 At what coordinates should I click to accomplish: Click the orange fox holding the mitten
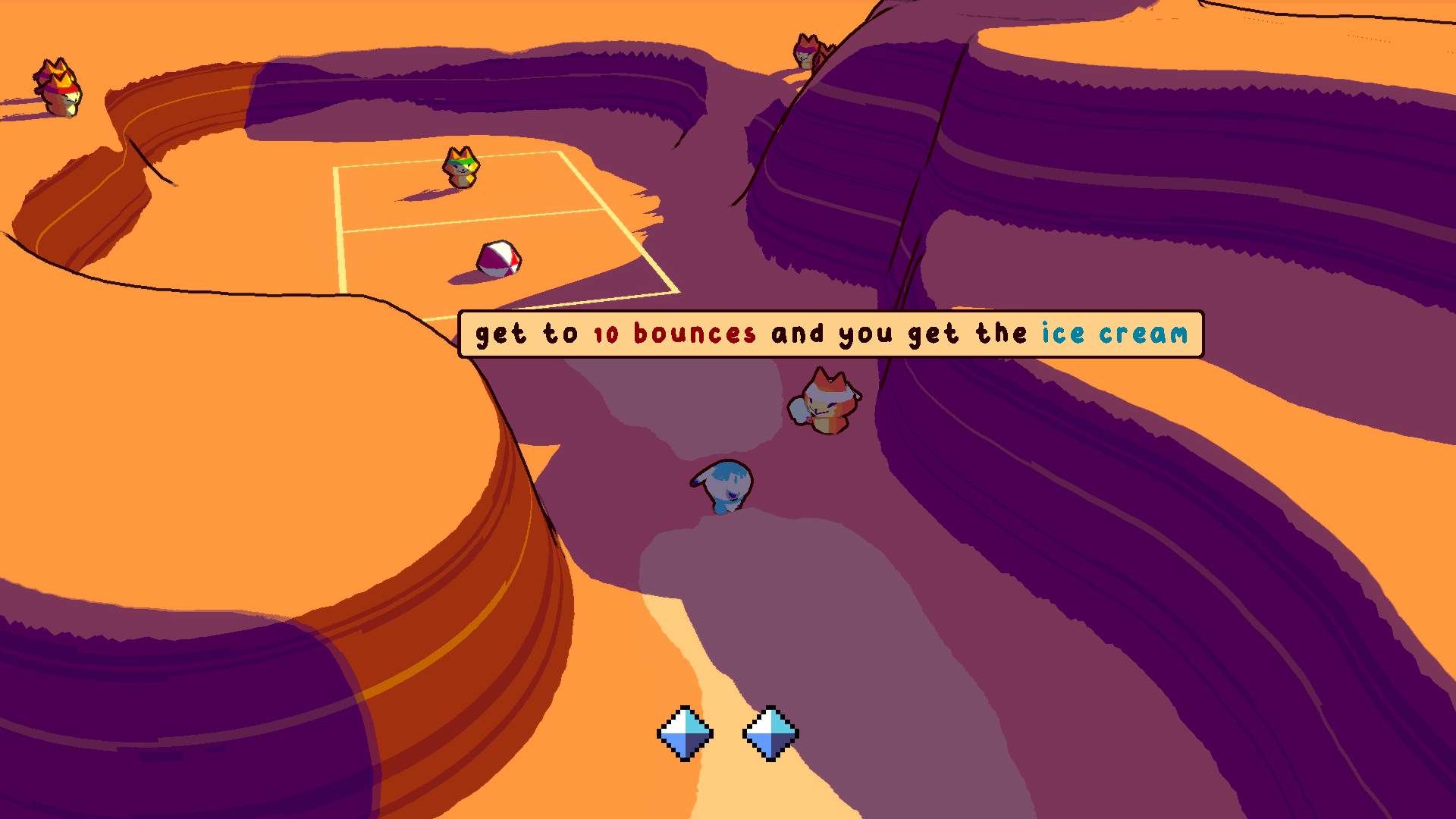tap(827, 402)
